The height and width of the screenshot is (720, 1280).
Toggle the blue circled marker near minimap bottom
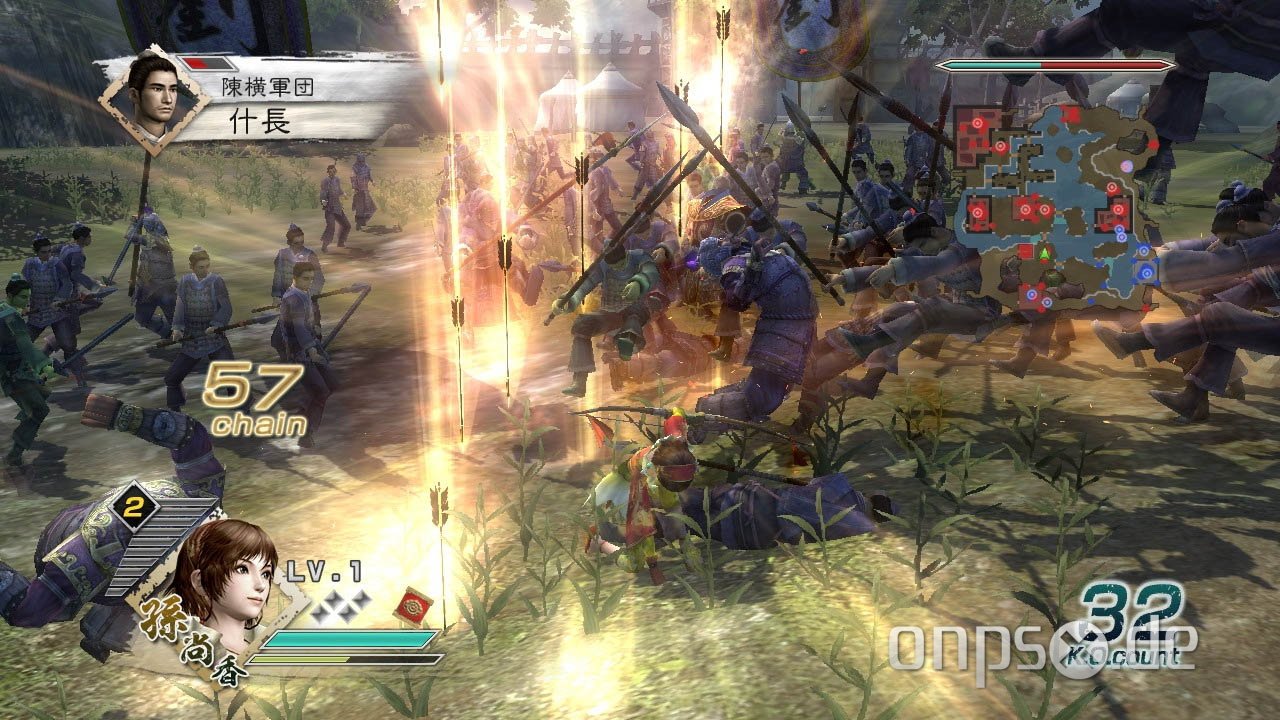pyautogui.click(x=1031, y=293)
